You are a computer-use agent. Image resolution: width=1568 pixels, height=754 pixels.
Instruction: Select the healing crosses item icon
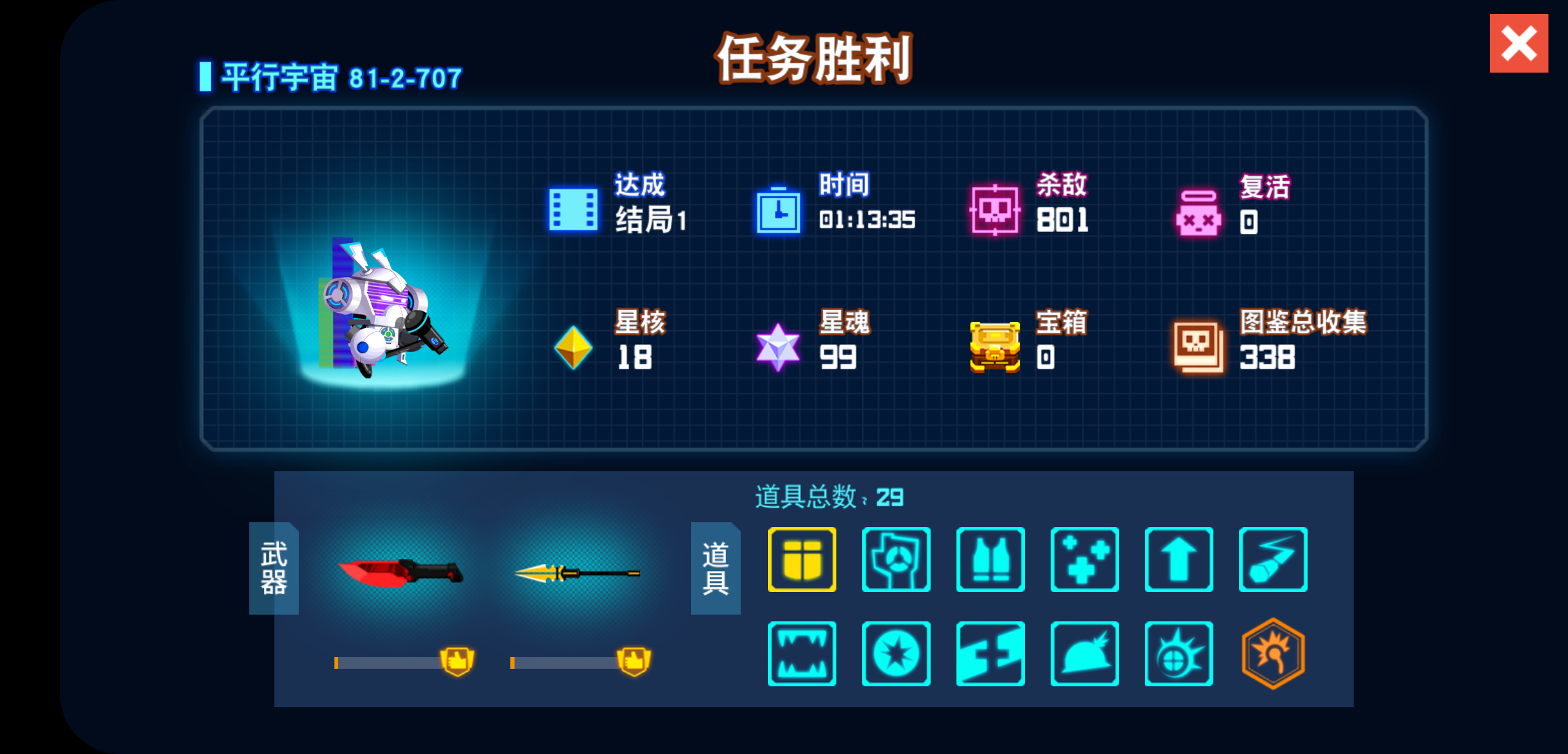[1085, 560]
